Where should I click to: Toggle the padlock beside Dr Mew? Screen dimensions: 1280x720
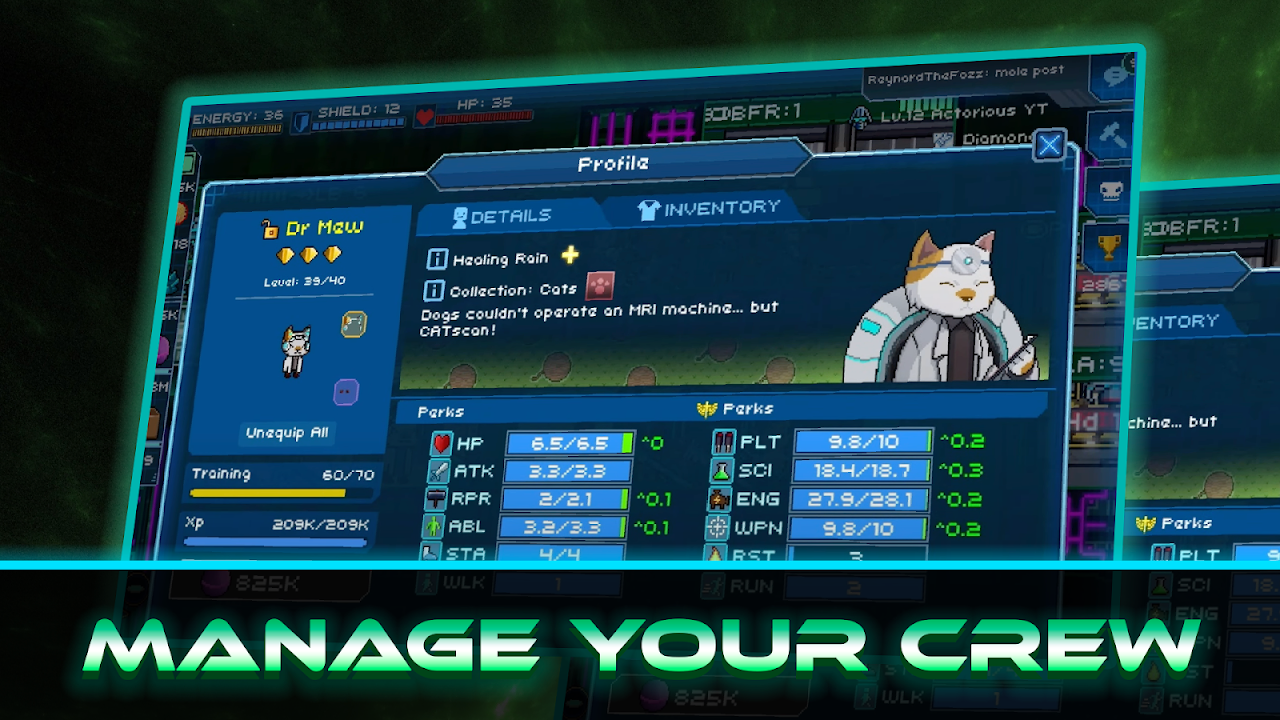click(x=269, y=229)
